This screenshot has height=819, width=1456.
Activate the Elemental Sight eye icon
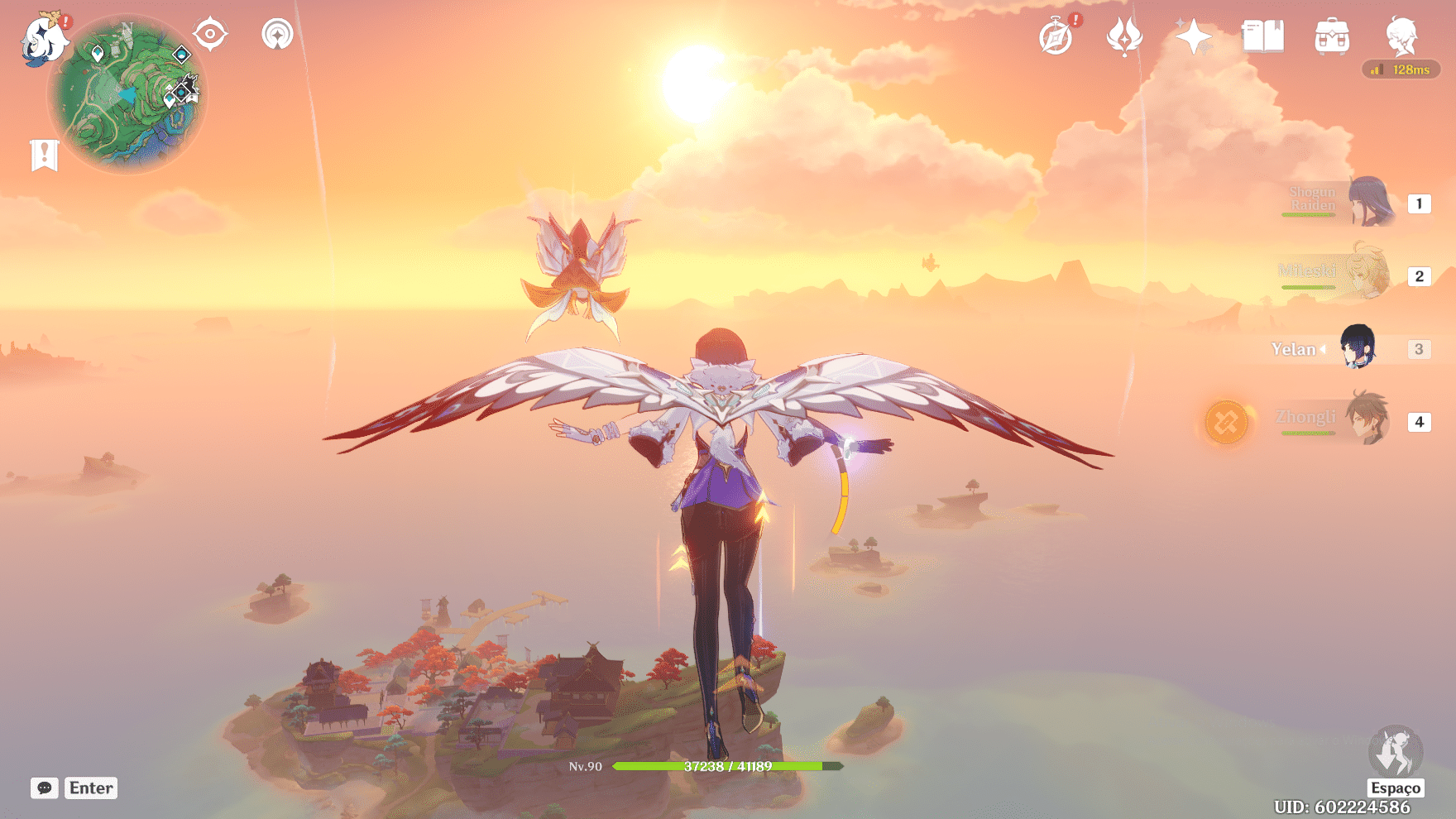point(210,35)
